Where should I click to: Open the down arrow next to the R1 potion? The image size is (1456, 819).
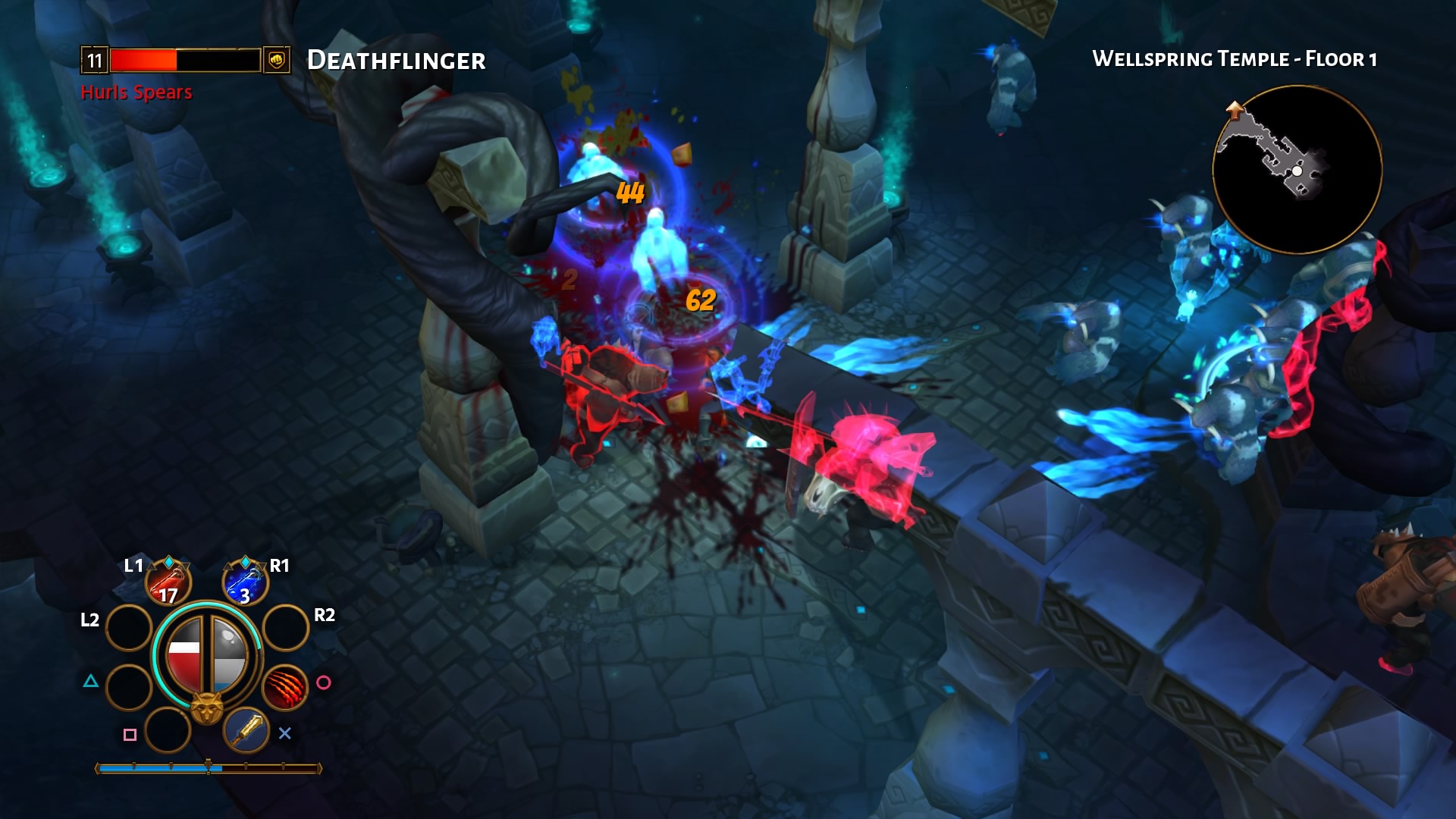click(x=262, y=566)
